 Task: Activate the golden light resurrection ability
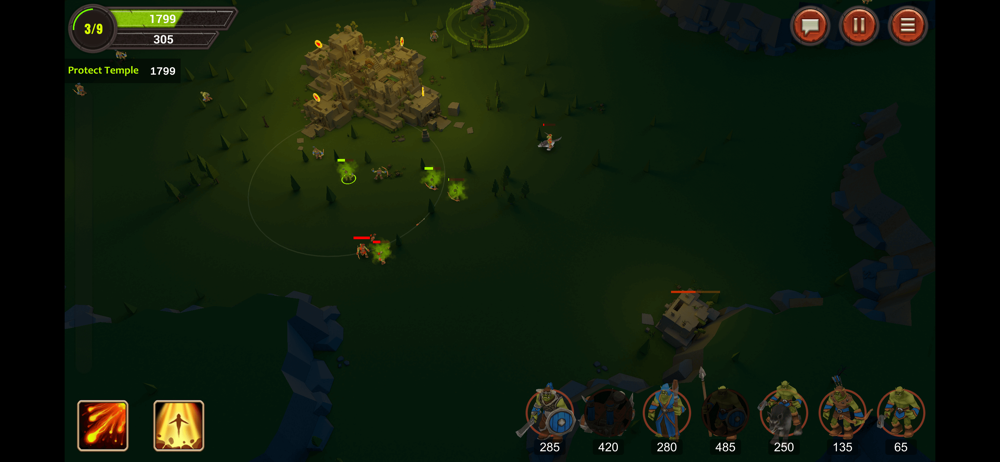click(179, 425)
